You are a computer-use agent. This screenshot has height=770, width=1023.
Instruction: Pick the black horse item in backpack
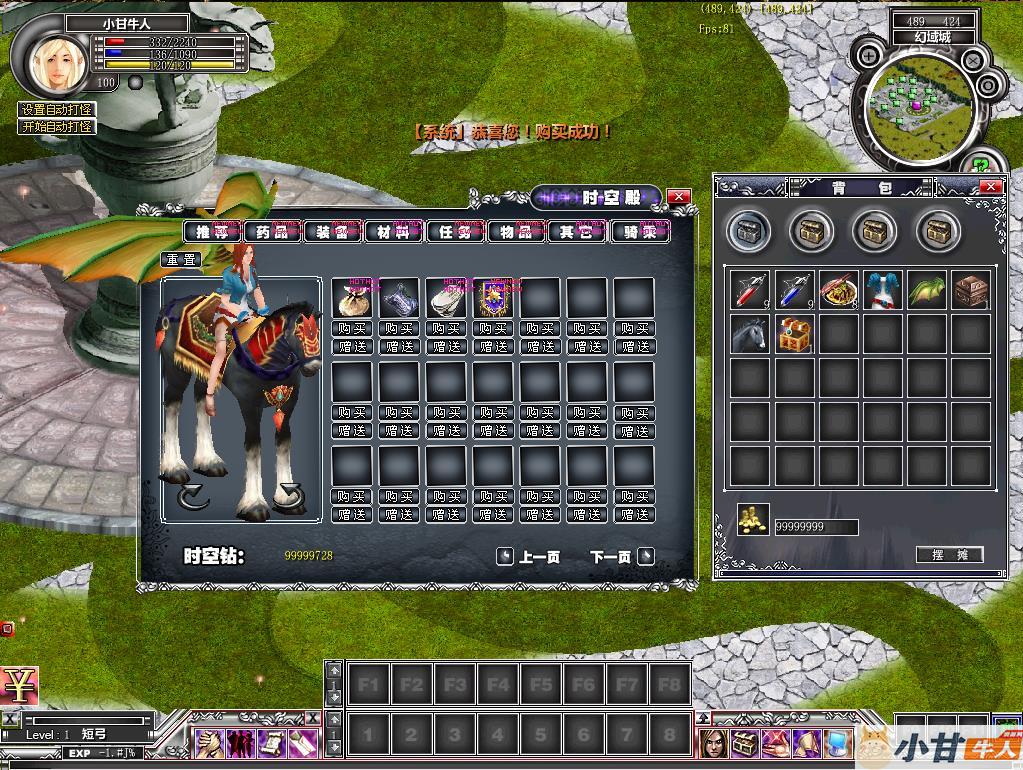(749, 334)
